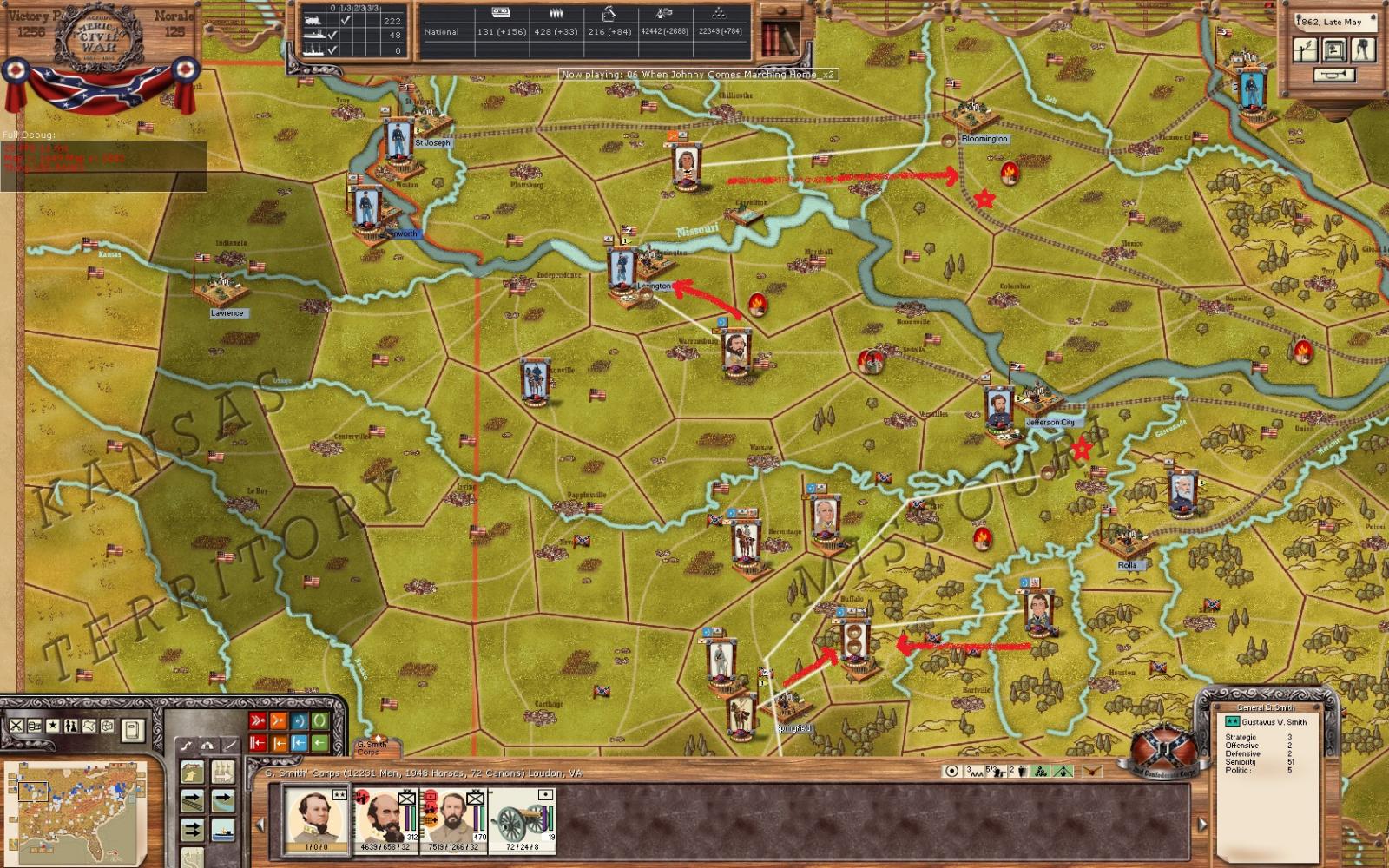Image resolution: width=1389 pixels, height=868 pixels.
Task: Enable passive posture using green toggle
Action: pyautogui.click(x=320, y=720)
